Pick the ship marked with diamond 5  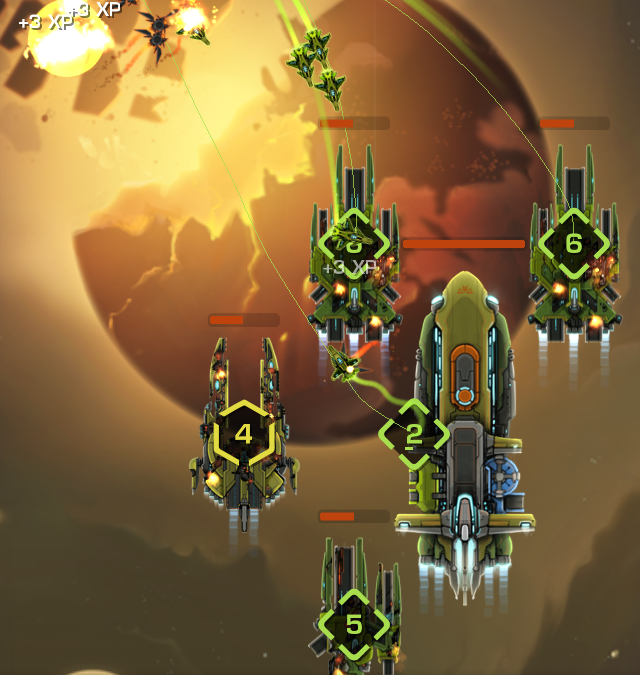coord(354,624)
